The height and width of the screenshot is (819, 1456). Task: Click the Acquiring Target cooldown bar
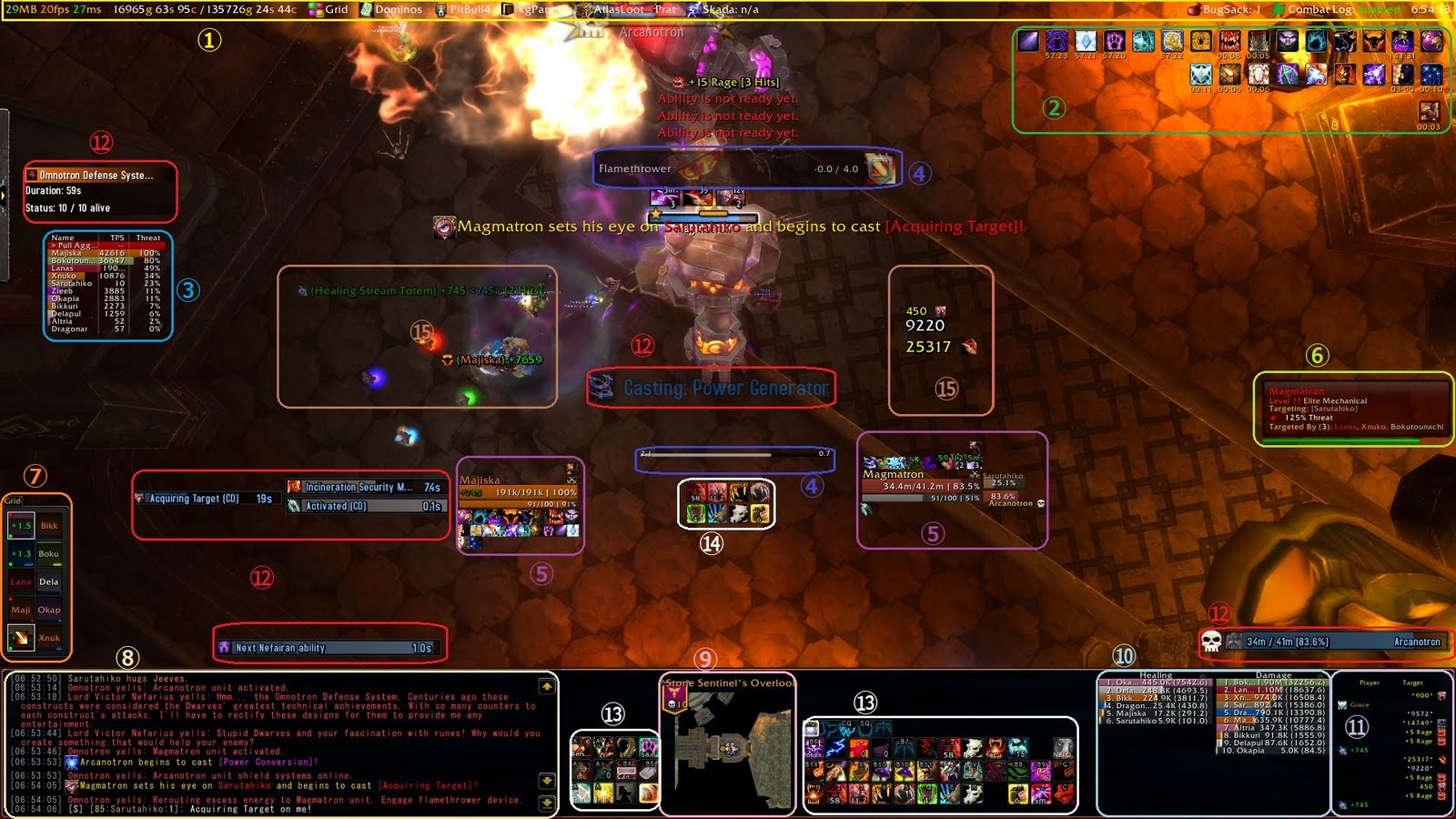(207, 499)
